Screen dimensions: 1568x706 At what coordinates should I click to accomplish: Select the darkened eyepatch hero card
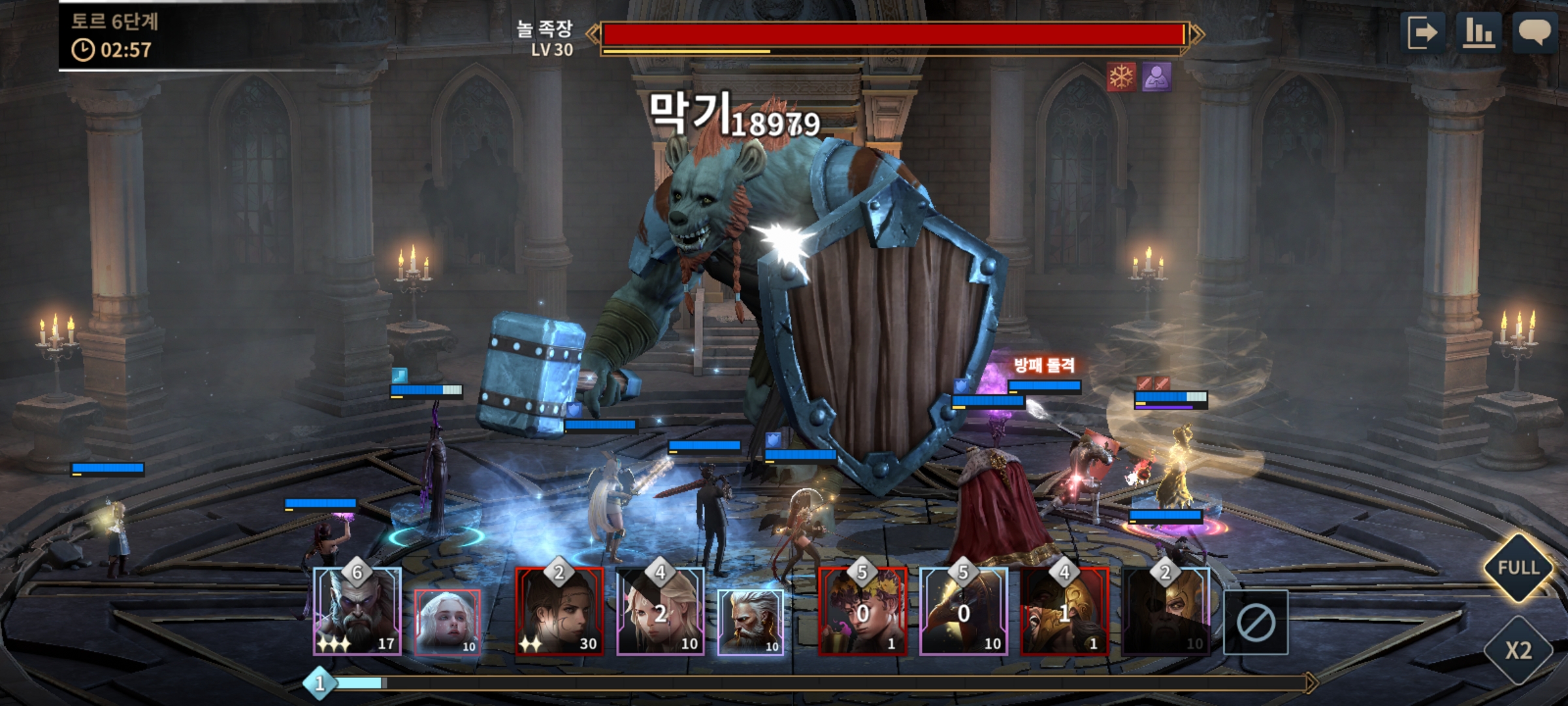tap(1166, 613)
